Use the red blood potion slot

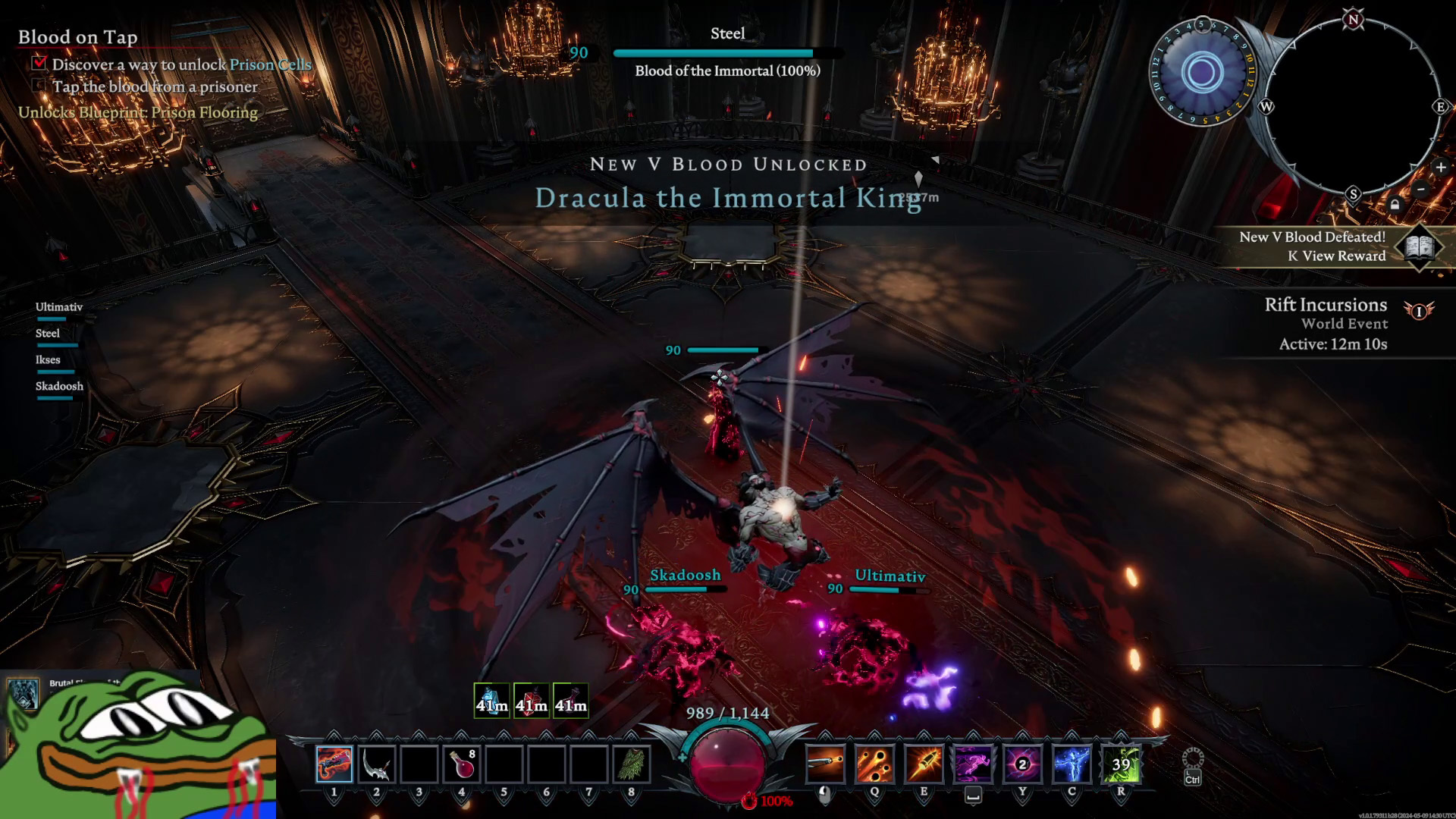[x=462, y=764]
